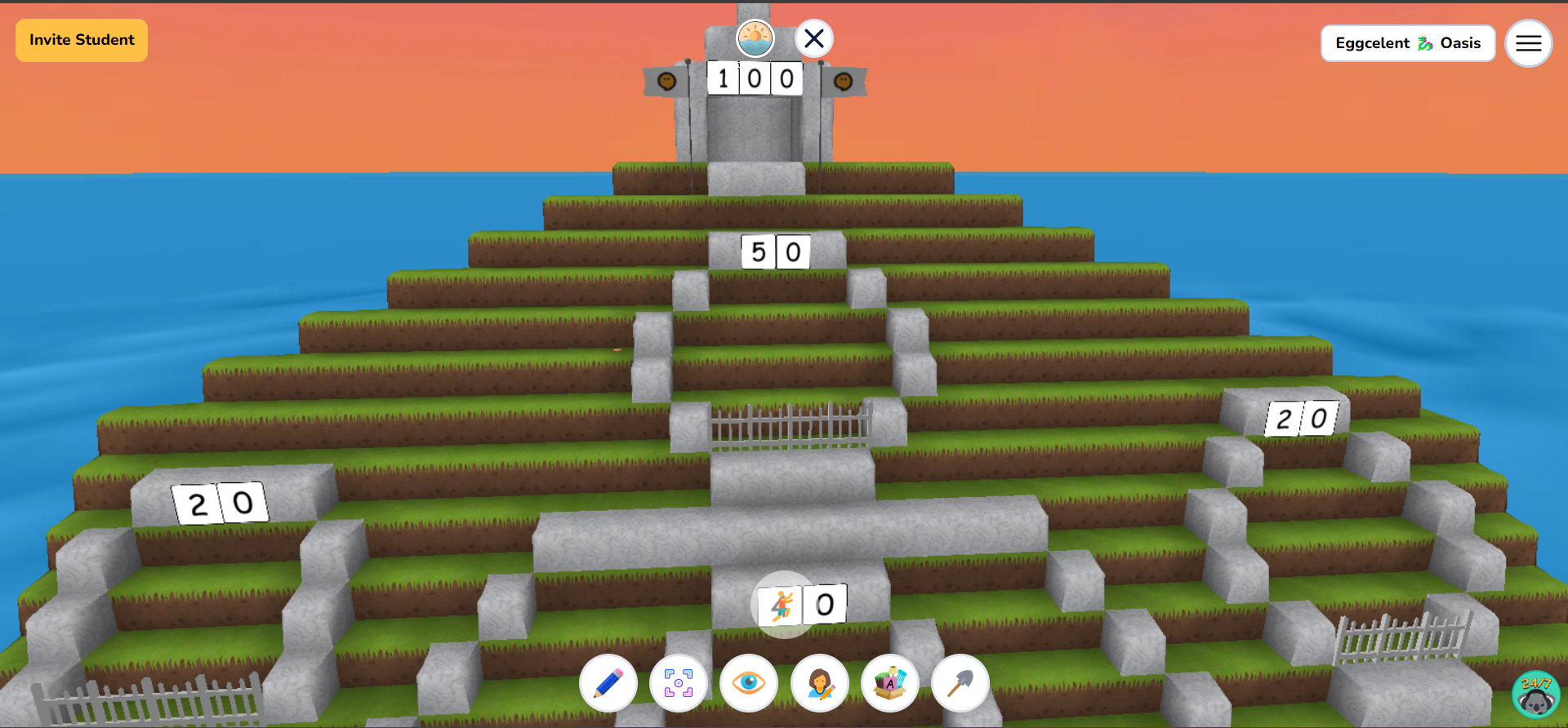The width and height of the screenshot is (1568, 728).
Task: Select the shovel terrain tool
Action: click(960, 684)
